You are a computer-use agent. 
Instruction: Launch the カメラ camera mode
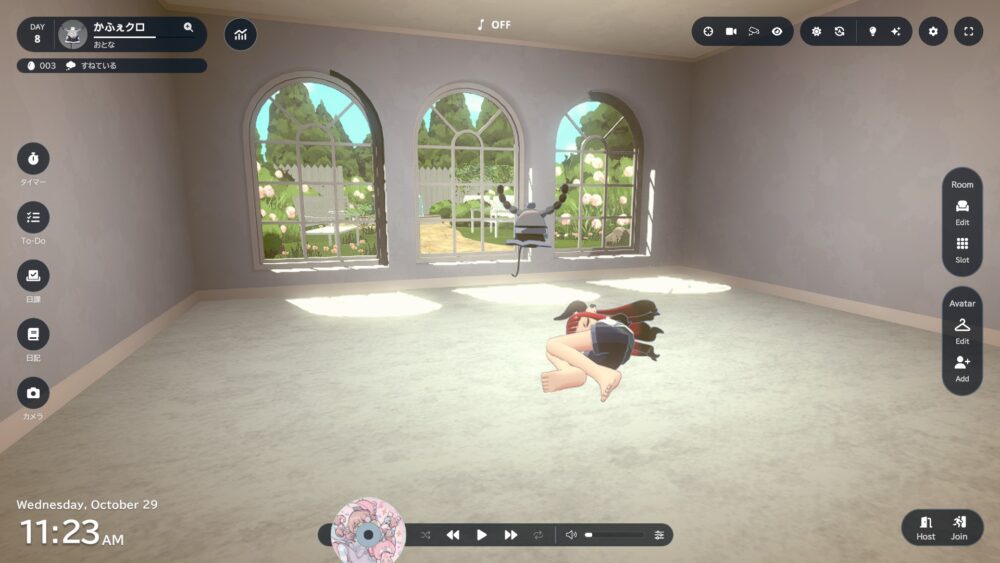coord(33,393)
